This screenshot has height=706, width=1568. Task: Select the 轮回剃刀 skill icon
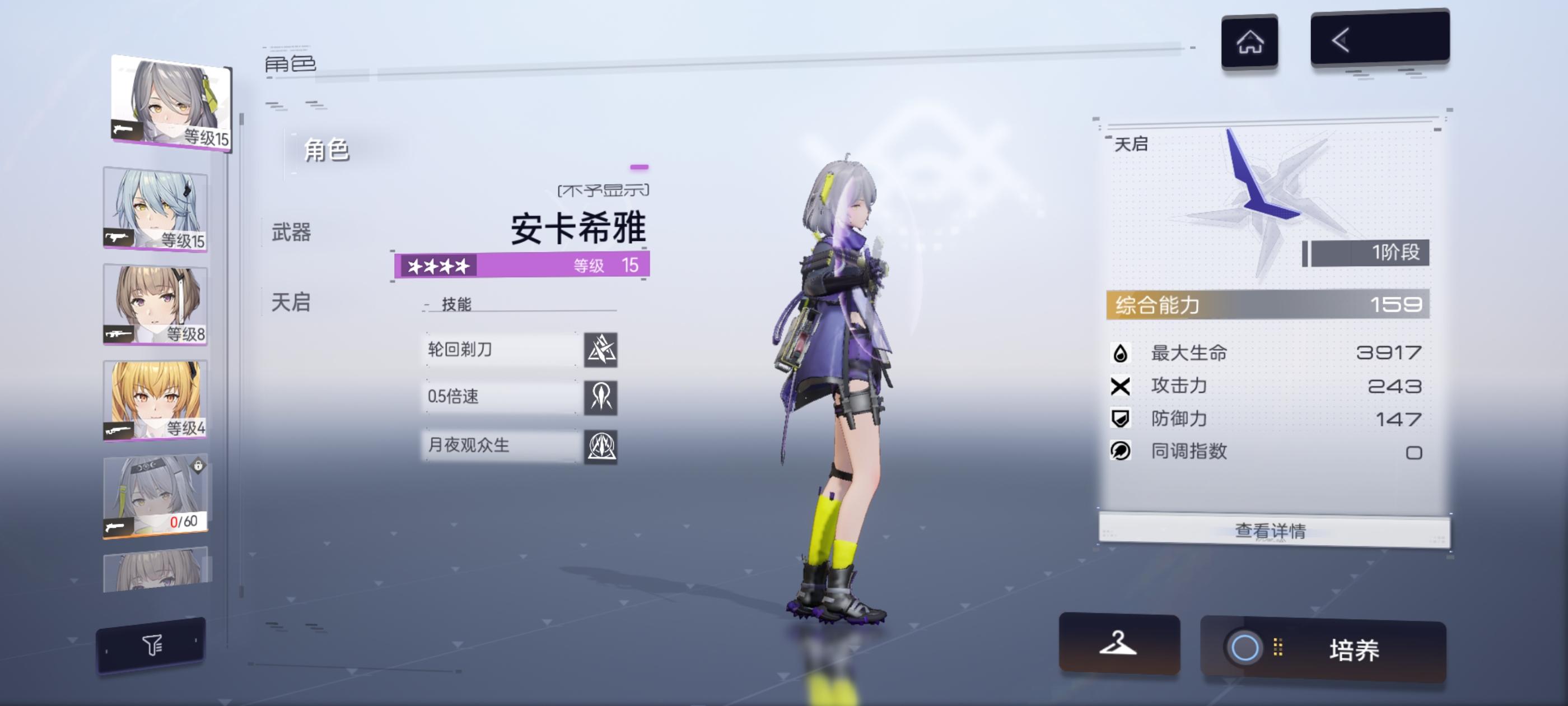pyautogui.click(x=602, y=349)
